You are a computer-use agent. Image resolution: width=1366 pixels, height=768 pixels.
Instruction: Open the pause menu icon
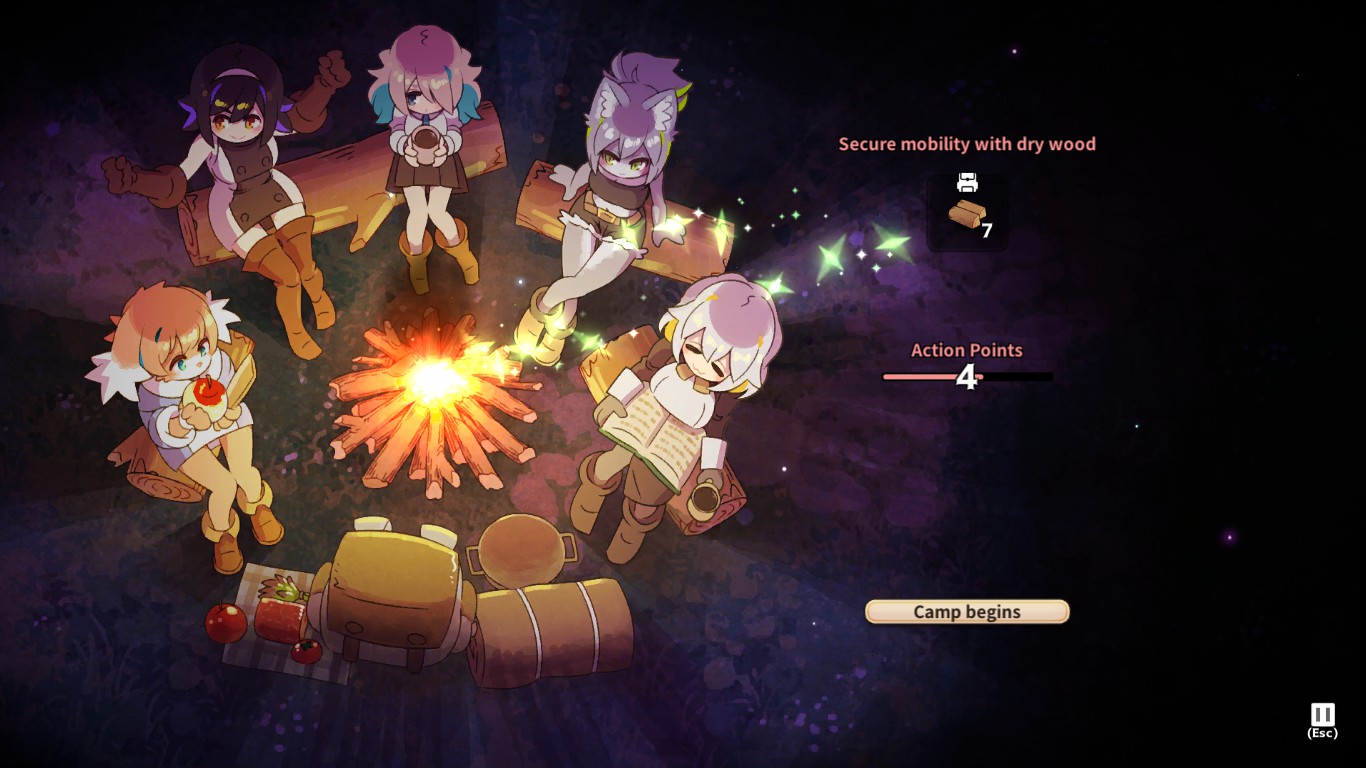point(1322,715)
